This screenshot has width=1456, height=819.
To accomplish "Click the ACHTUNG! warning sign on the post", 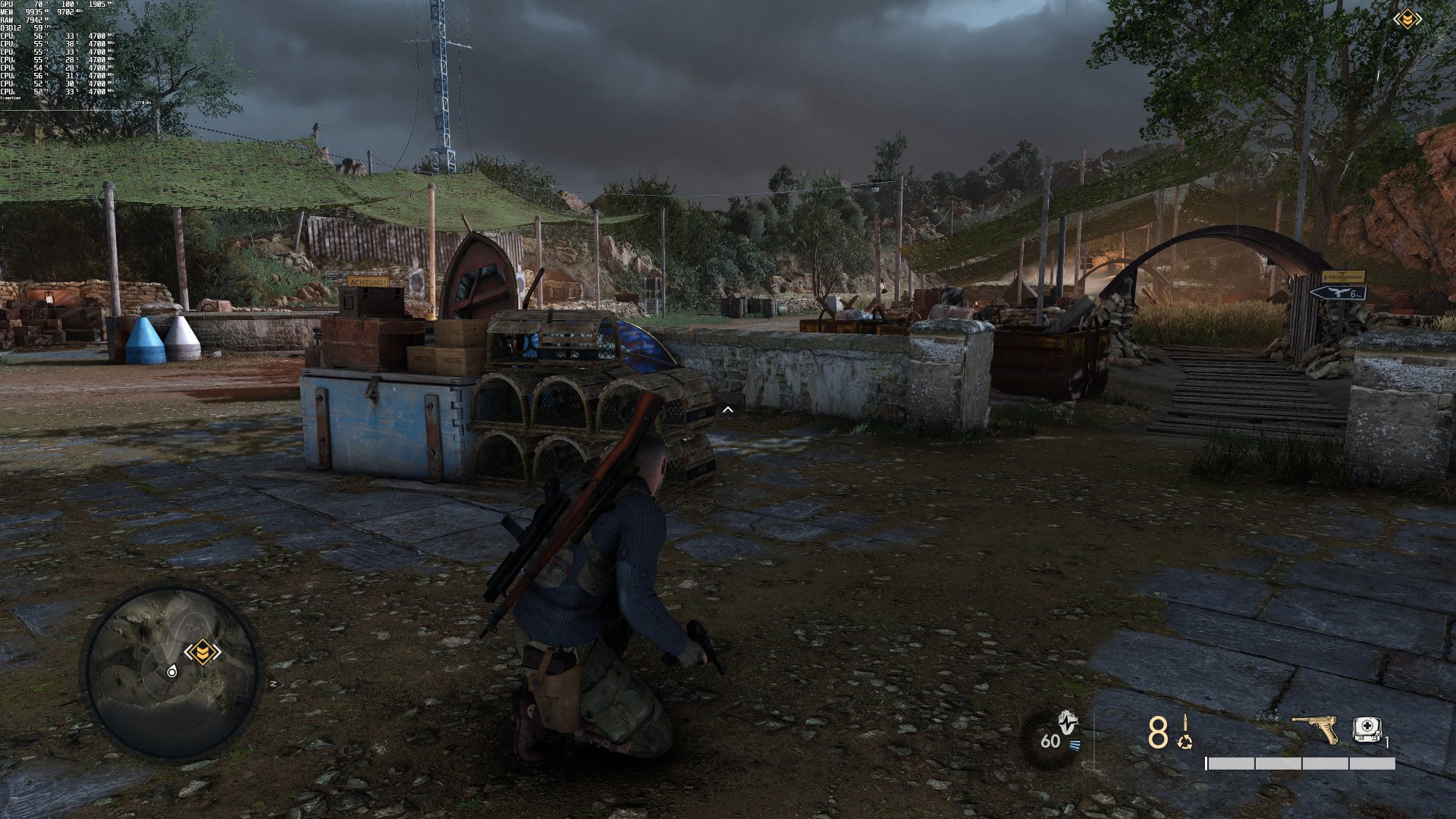I will 367,280.
